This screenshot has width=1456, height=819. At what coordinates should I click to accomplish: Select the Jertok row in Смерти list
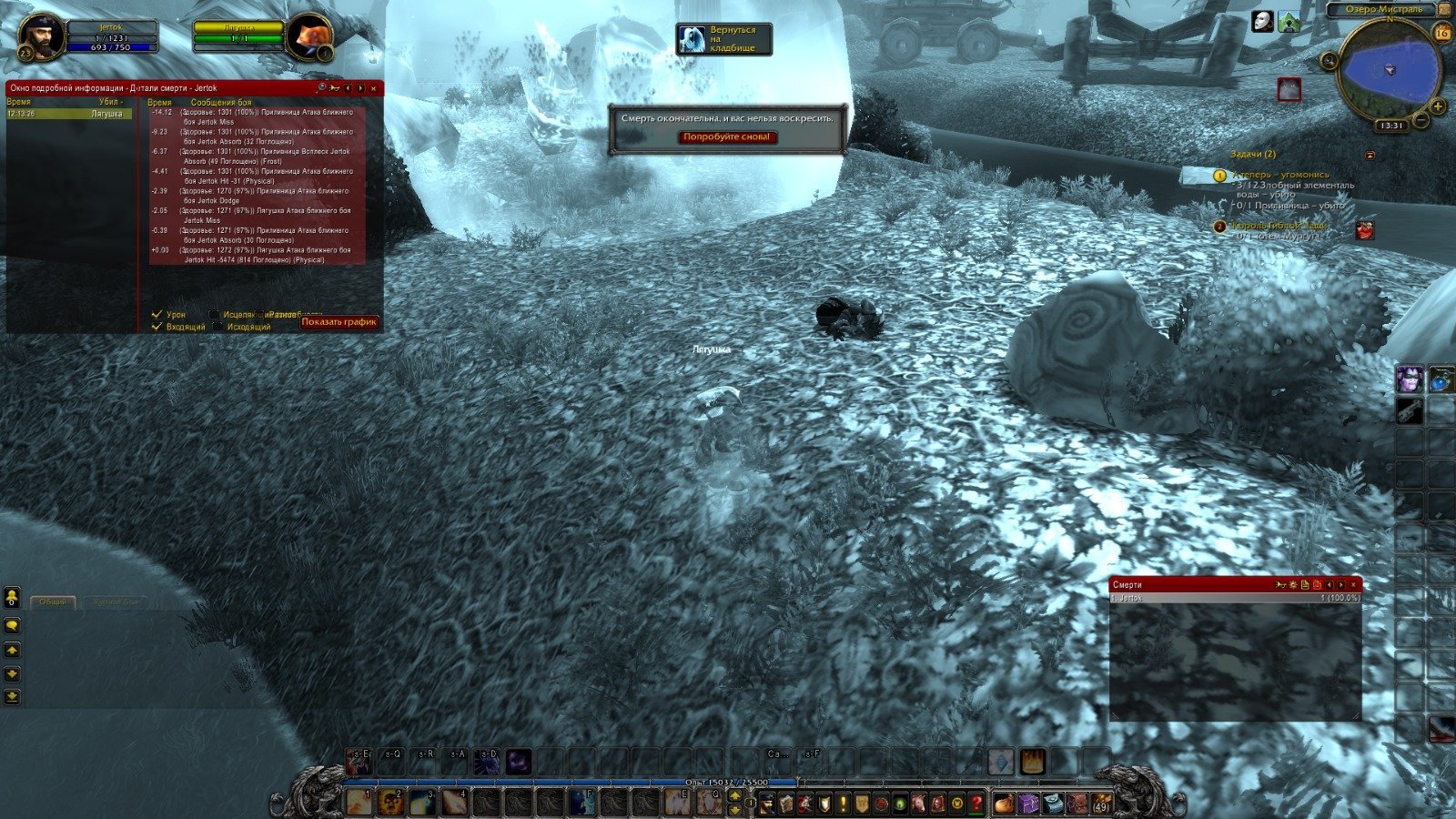click(x=1234, y=598)
